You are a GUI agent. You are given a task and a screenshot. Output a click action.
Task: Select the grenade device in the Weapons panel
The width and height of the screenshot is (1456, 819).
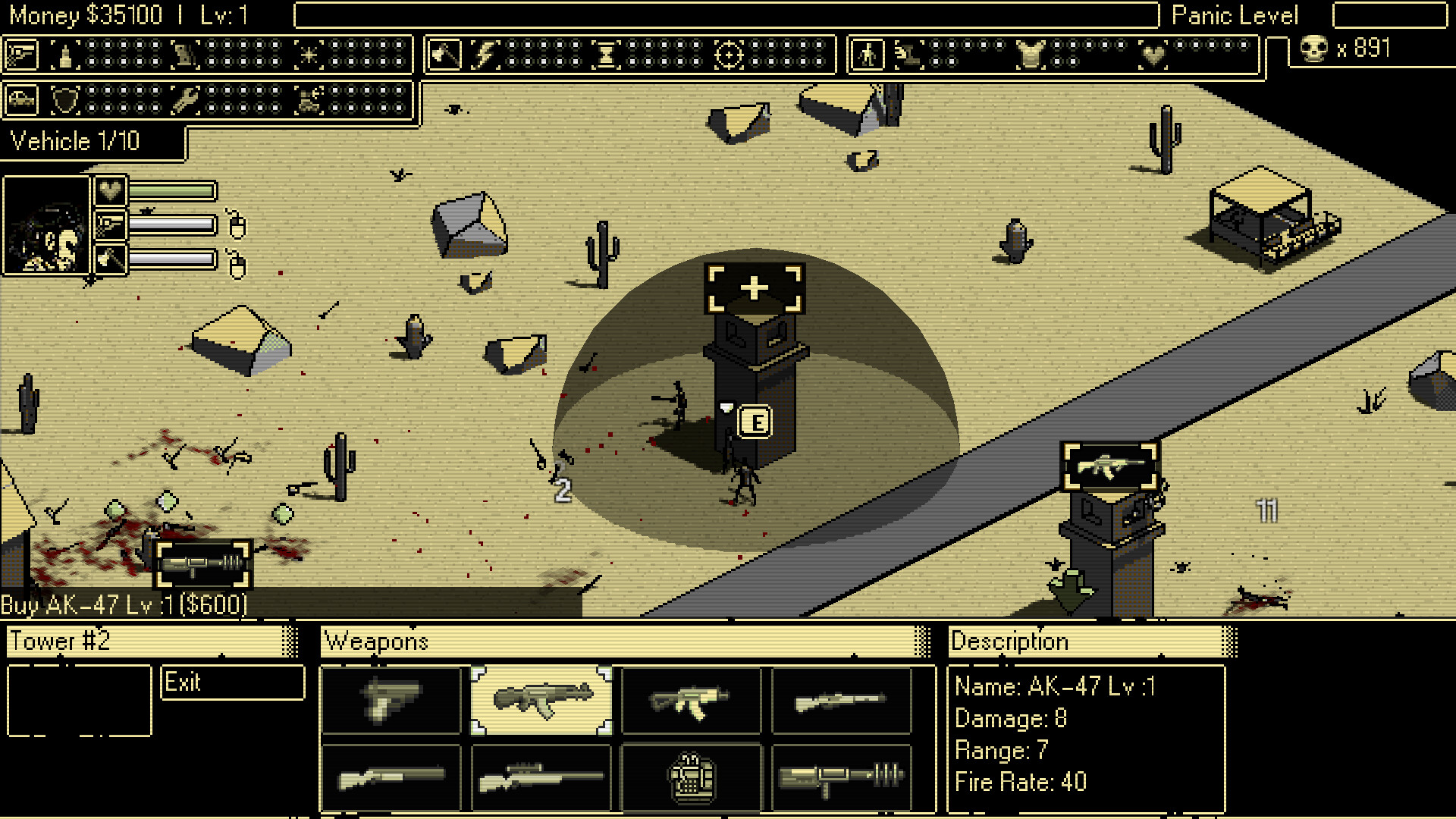point(692,777)
